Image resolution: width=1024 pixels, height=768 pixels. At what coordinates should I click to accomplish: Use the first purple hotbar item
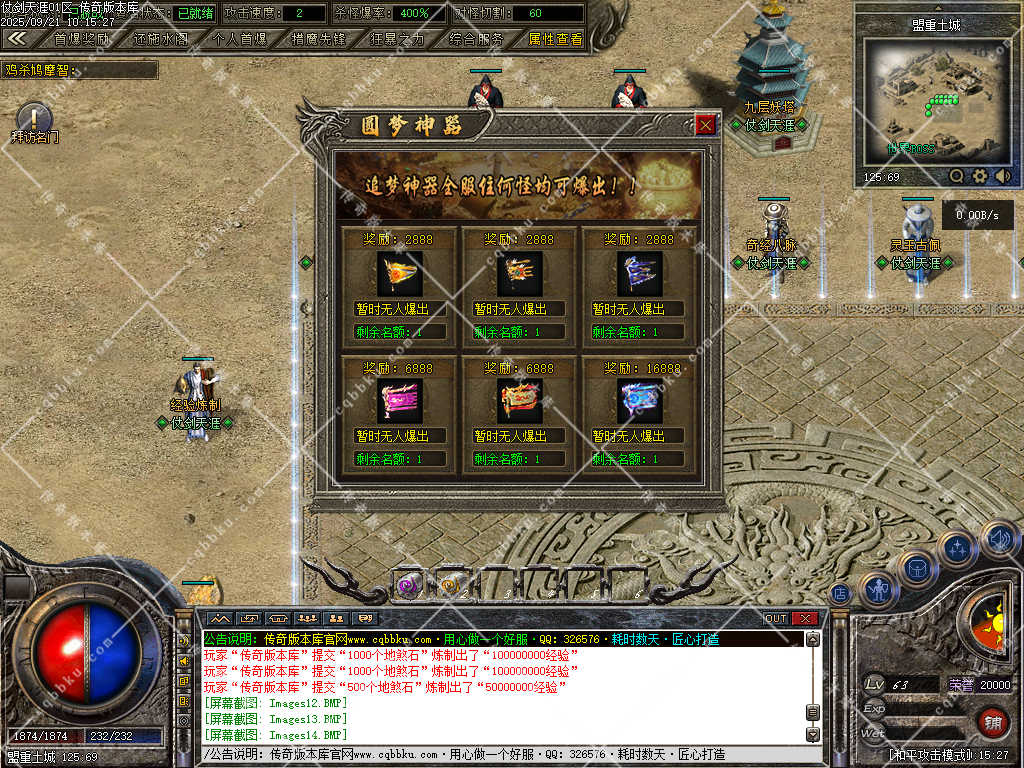point(406,585)
